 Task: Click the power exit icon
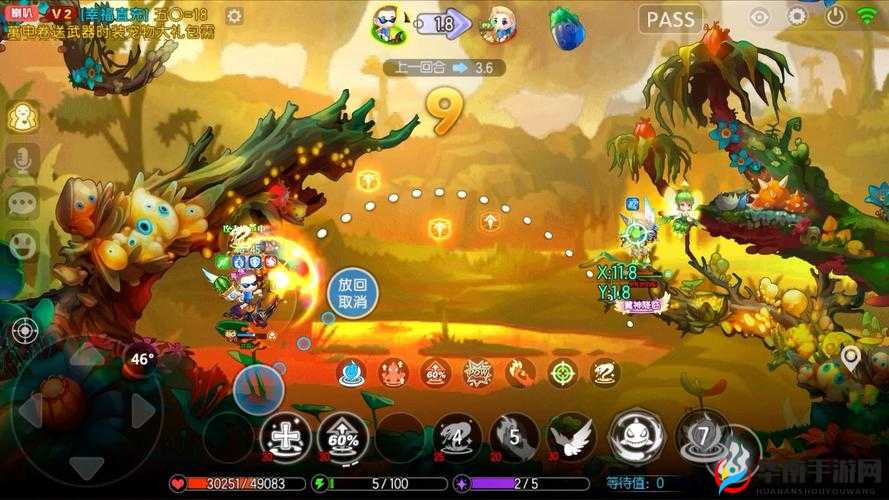point(835,15)
